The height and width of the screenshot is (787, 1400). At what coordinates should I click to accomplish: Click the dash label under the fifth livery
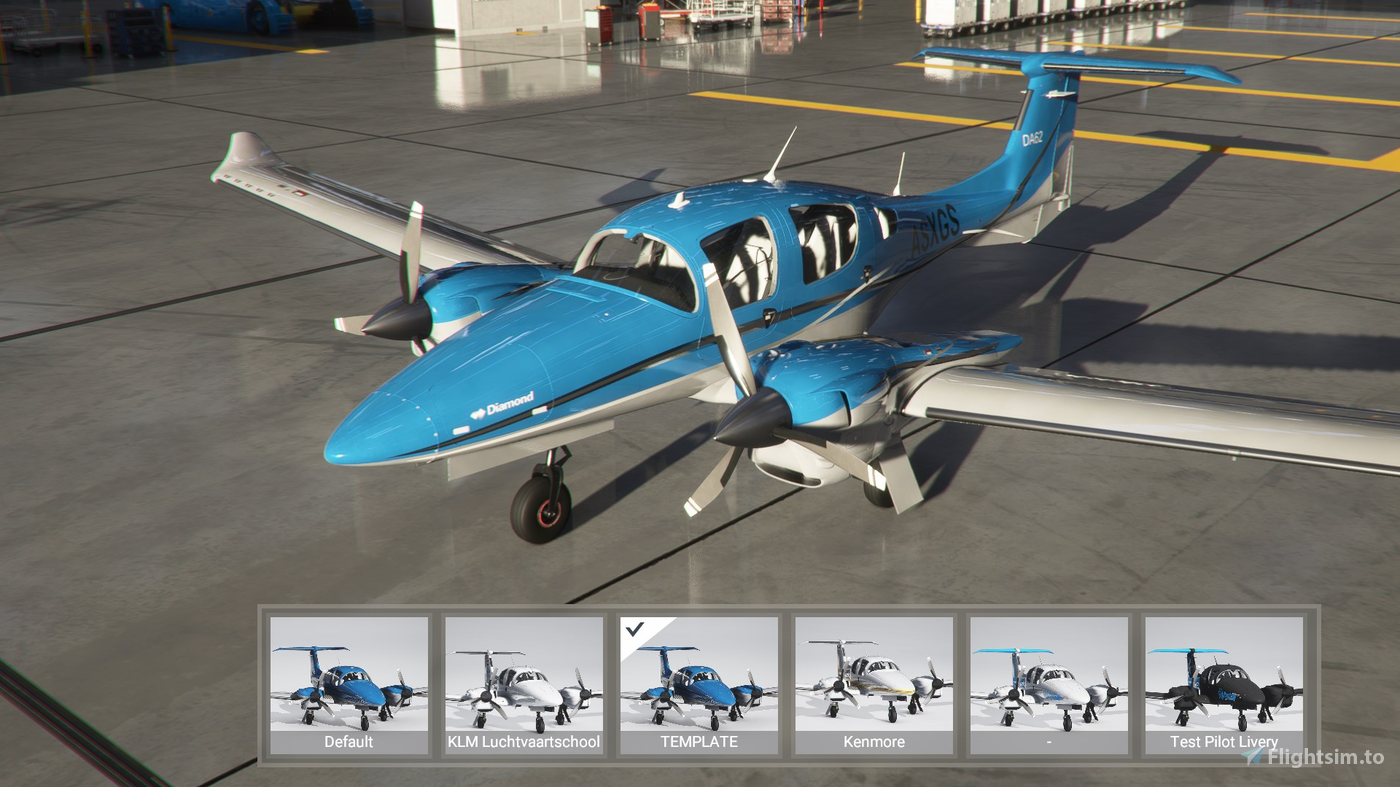click(x=1048, y=742)
